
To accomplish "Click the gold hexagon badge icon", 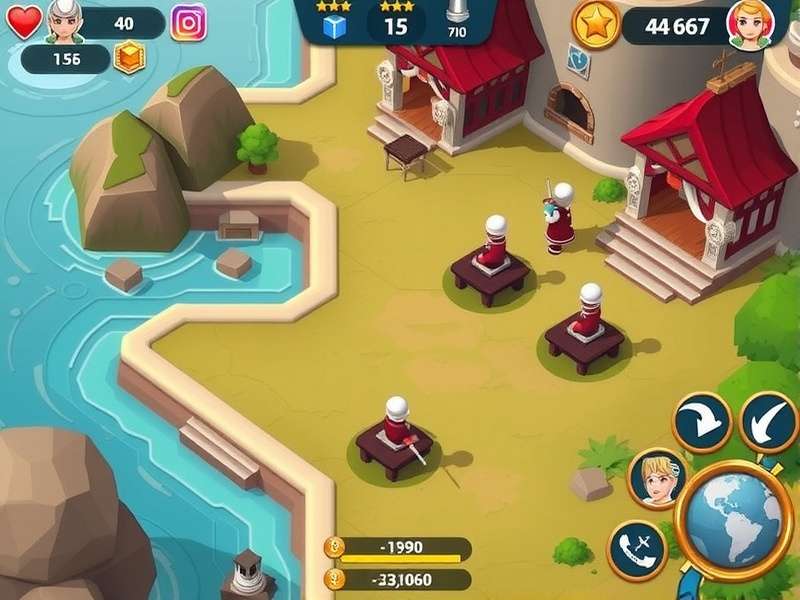I will tap(129, 59).
